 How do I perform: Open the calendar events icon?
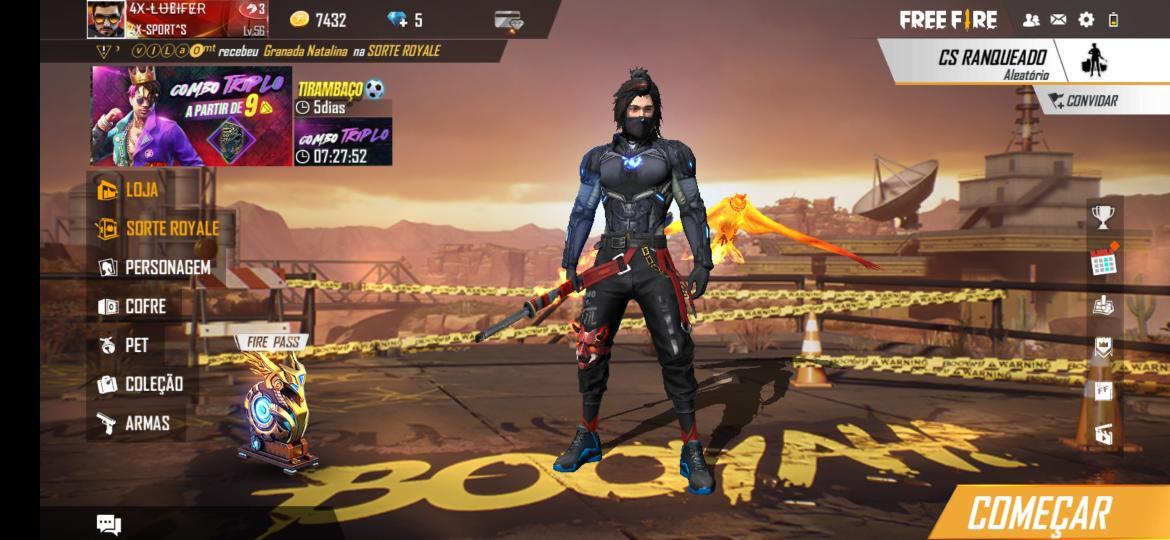(x=1103, y=260)
